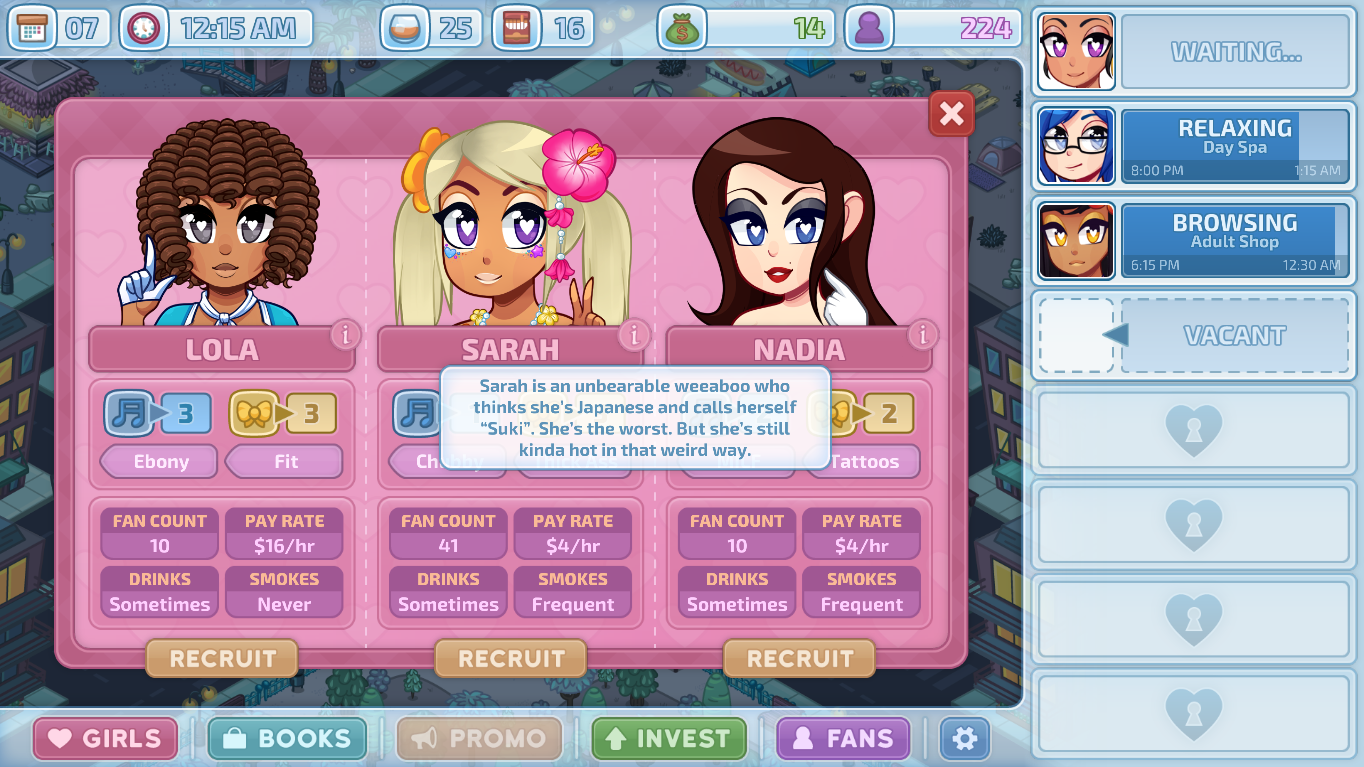Image resolution: width=1364 pixels, height=767 pixels.
Task: Select the girl Browsing the Adult Shop
Action: point(1192,241)
